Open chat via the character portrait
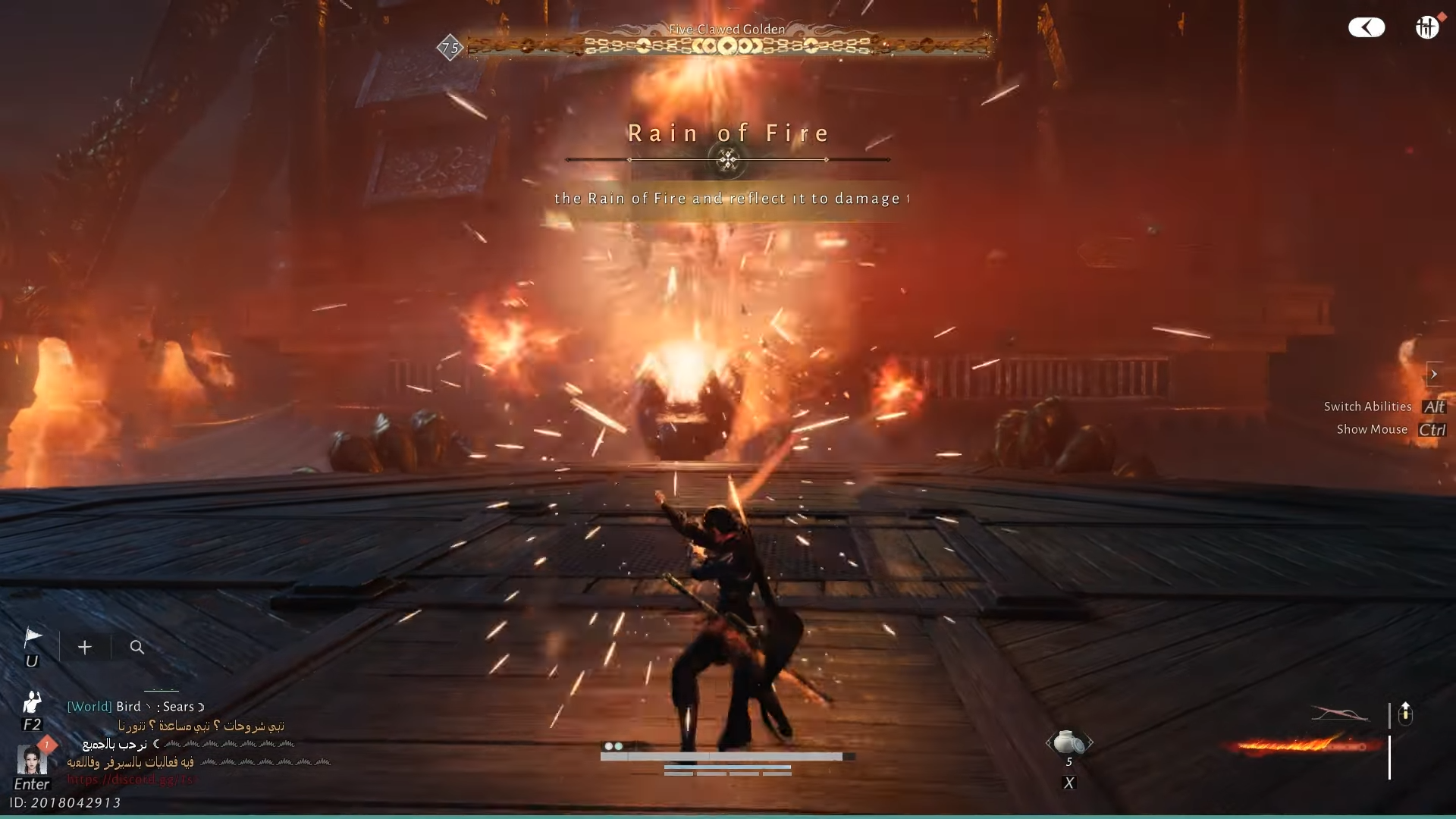This screenshot has height=819, width=1456. 32,759
